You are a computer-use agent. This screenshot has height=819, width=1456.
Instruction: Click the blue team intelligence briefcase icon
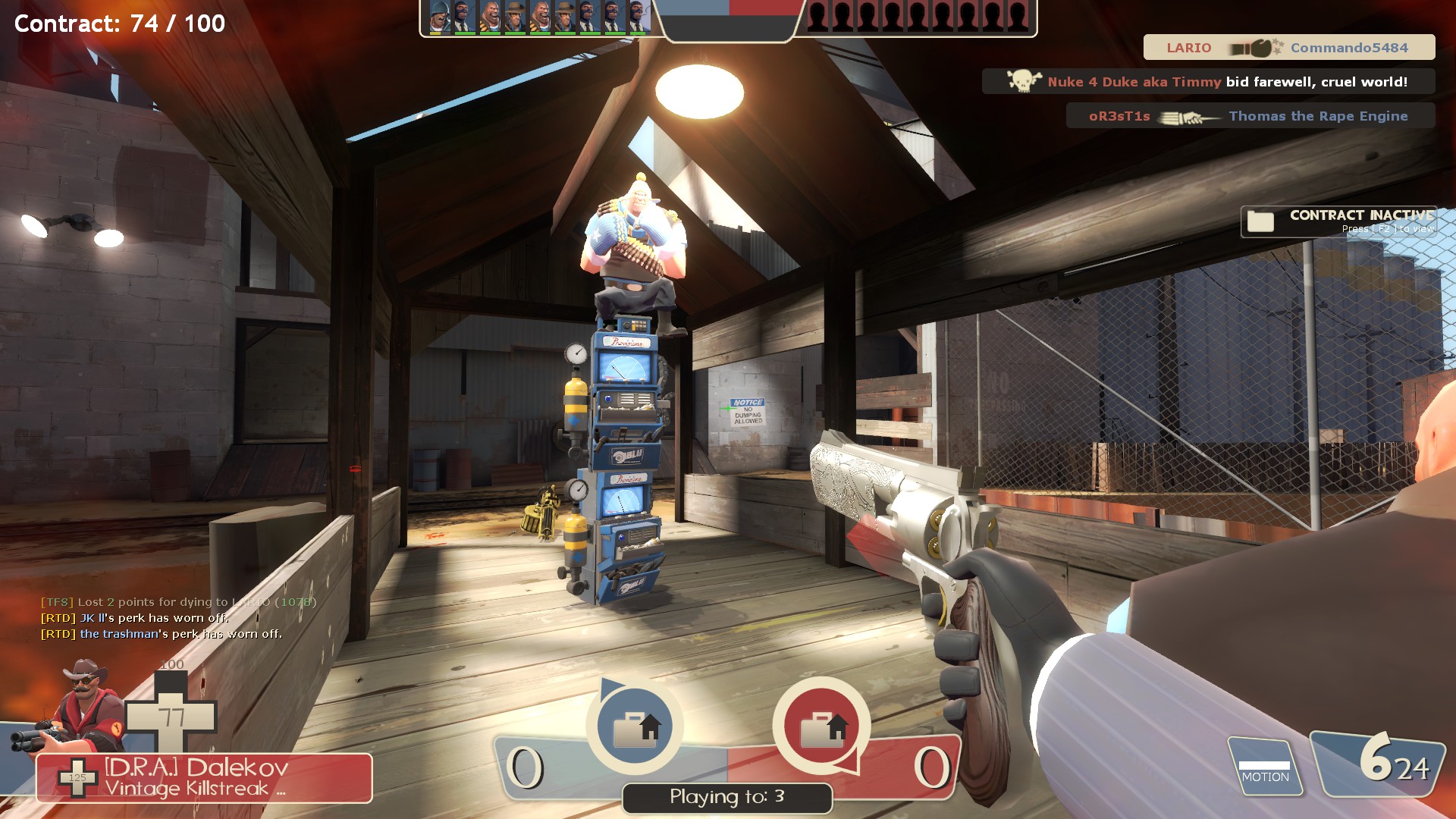point(635,726)
